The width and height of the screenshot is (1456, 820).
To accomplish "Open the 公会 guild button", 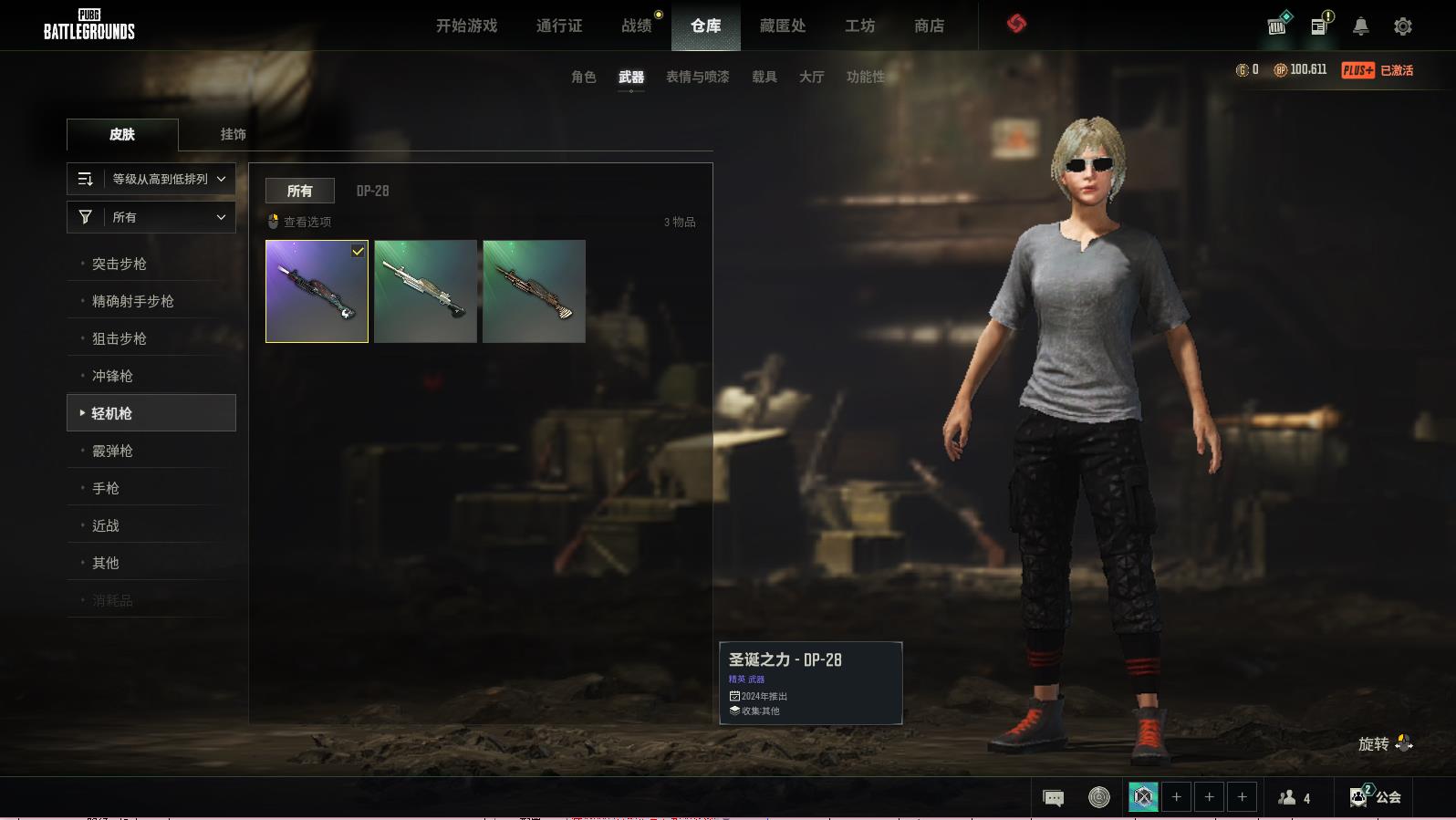I will (1376, 797).
